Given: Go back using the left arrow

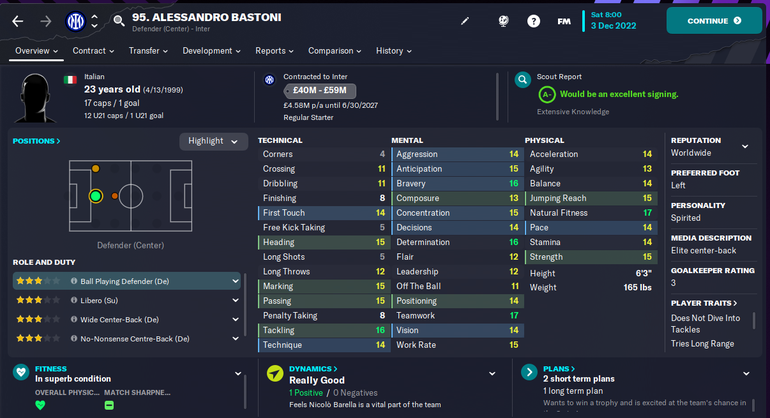Looking at the screenshot, I should pos(17,20).
